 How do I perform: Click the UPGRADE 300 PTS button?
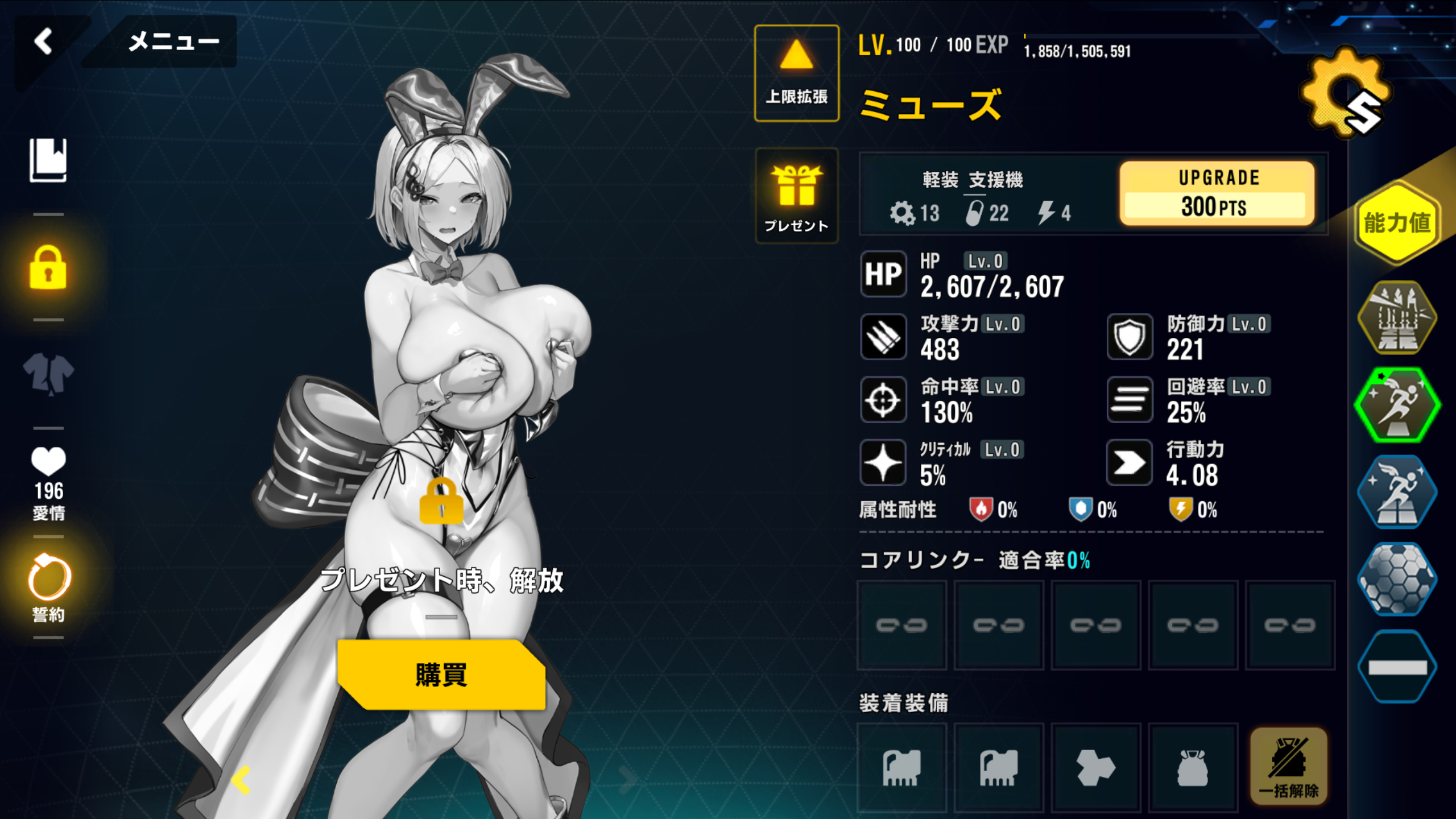[x=1217, y=193]
